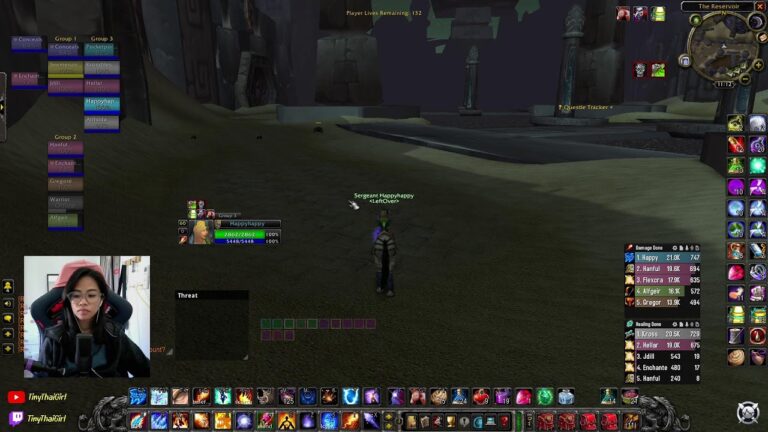Select Alfgeir's raid frame in Group 2

(x=66, y=220)
